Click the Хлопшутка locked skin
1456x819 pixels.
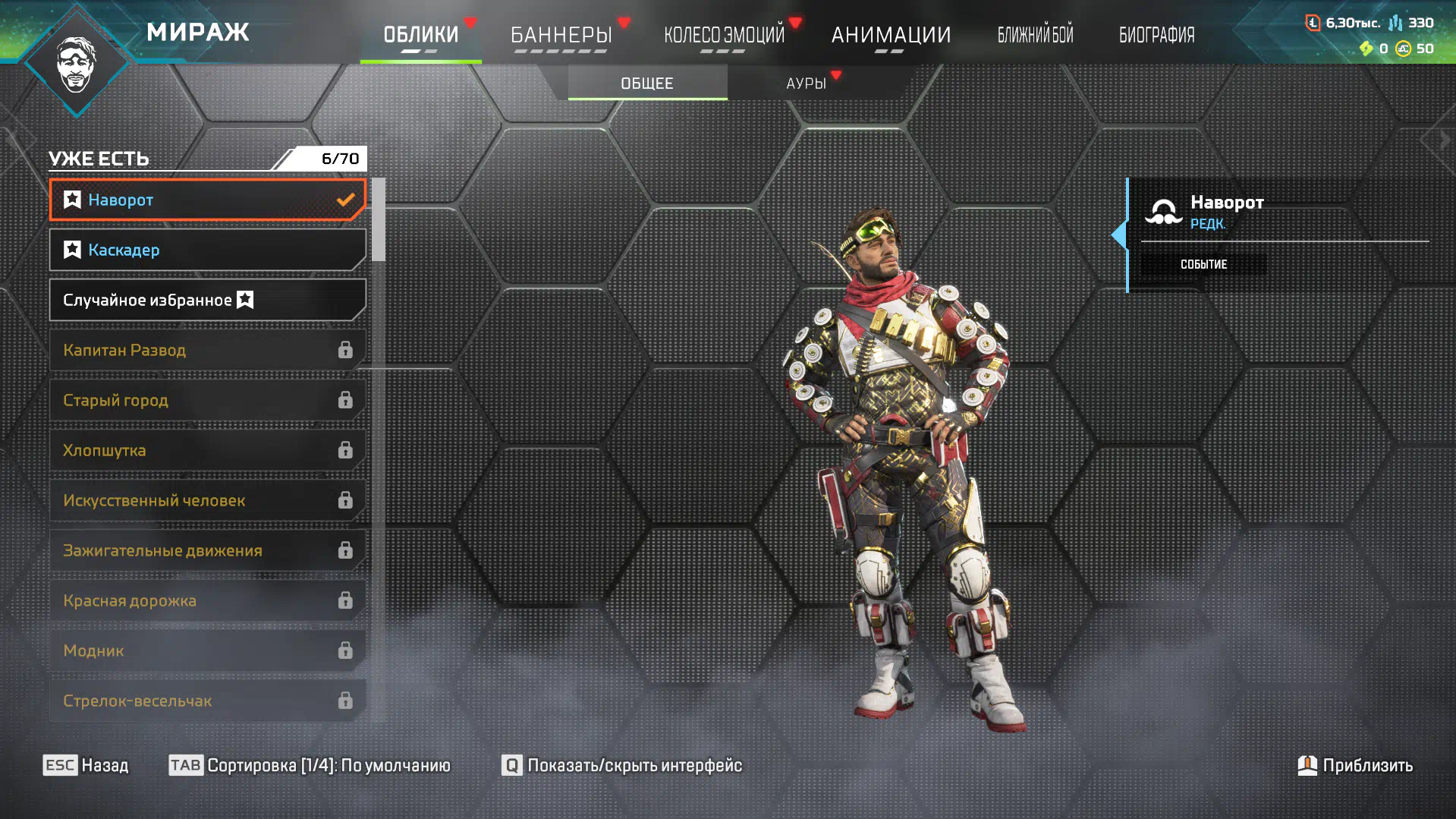coord(207,450)
